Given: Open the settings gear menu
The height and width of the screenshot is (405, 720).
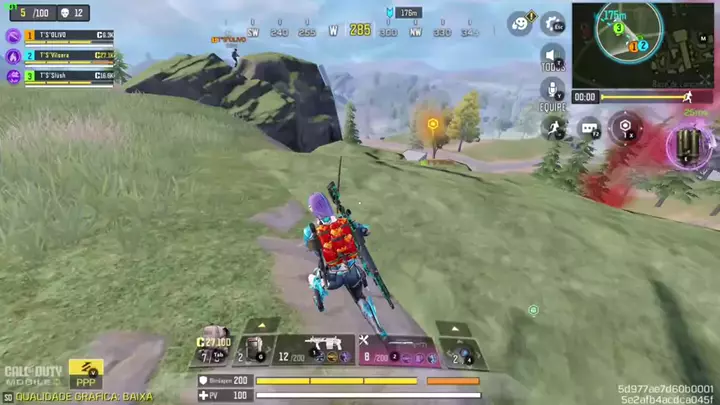Looking at the screenshot, I should pyautogui.click(x=552, y=22).
